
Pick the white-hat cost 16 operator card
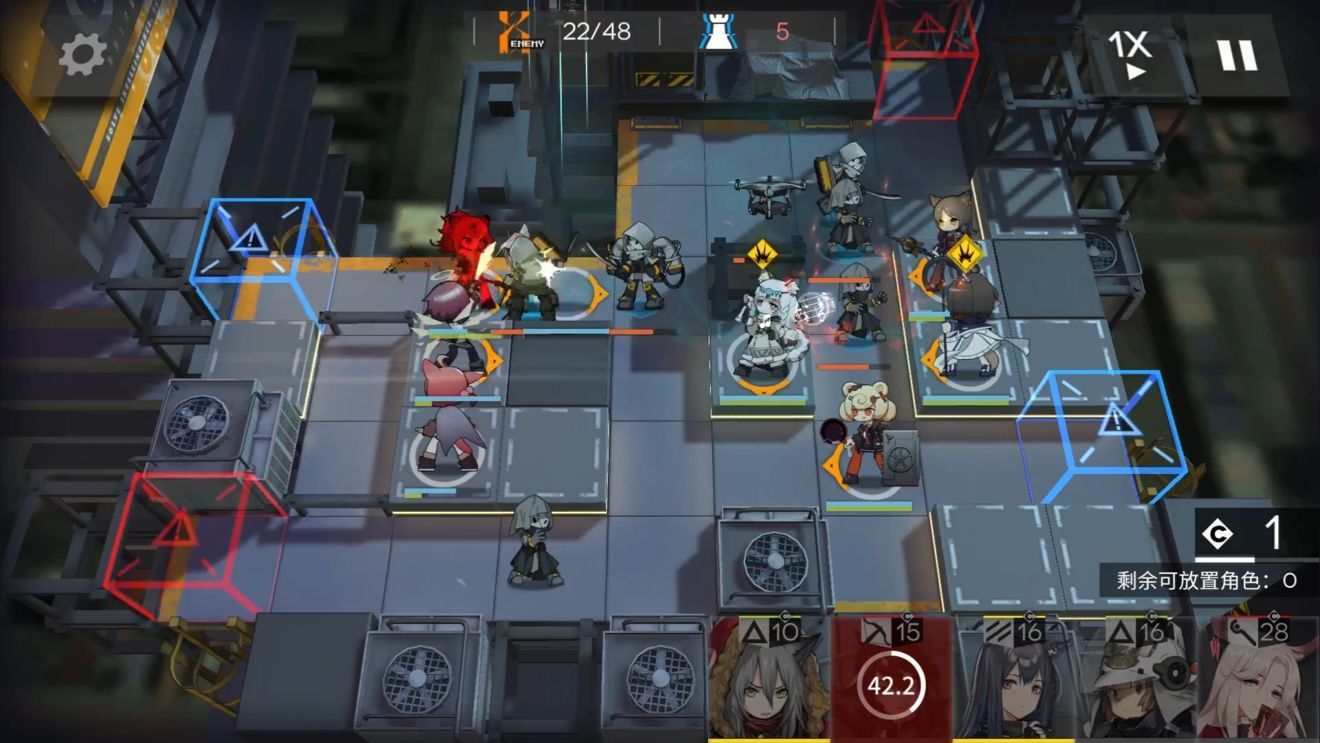(x=1136, y=682)
